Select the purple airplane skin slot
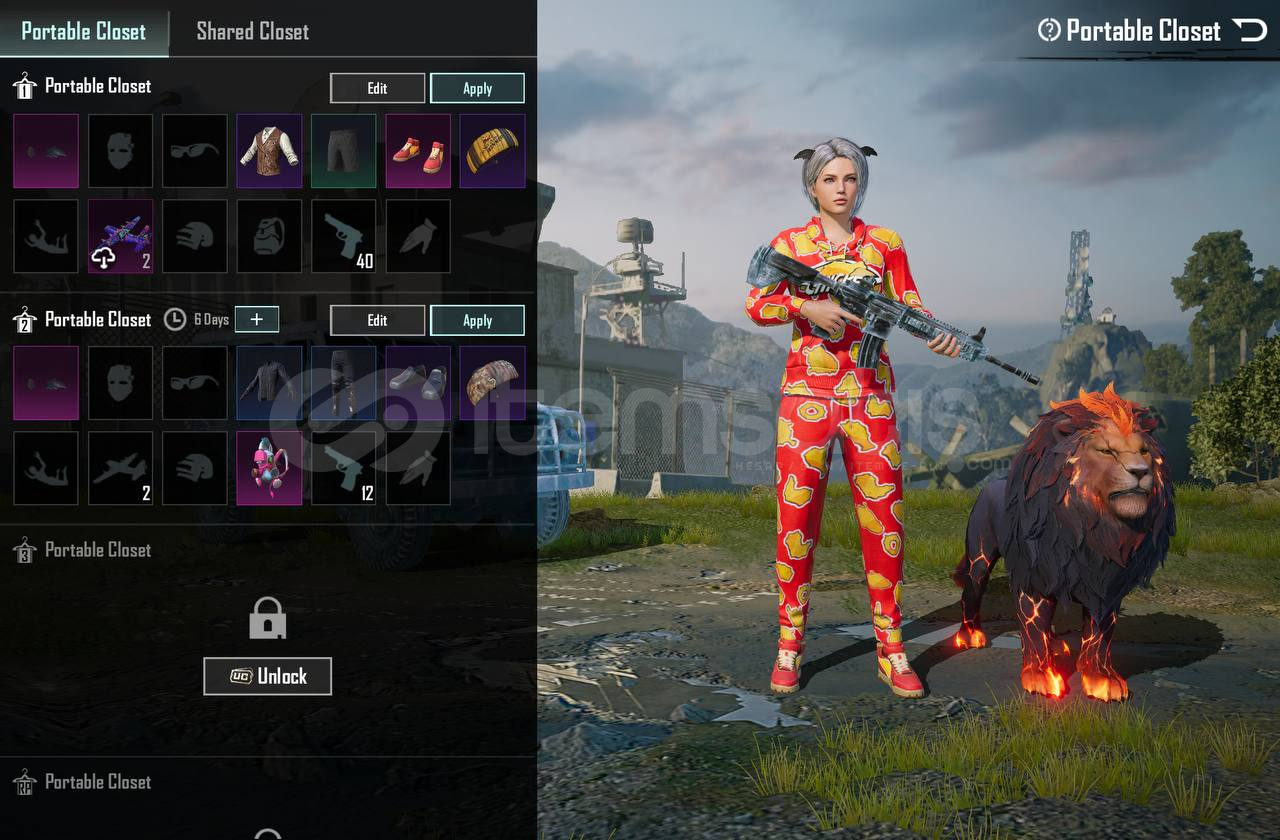1280x840 pixels. pyautogui.click(x=120, y=236)
